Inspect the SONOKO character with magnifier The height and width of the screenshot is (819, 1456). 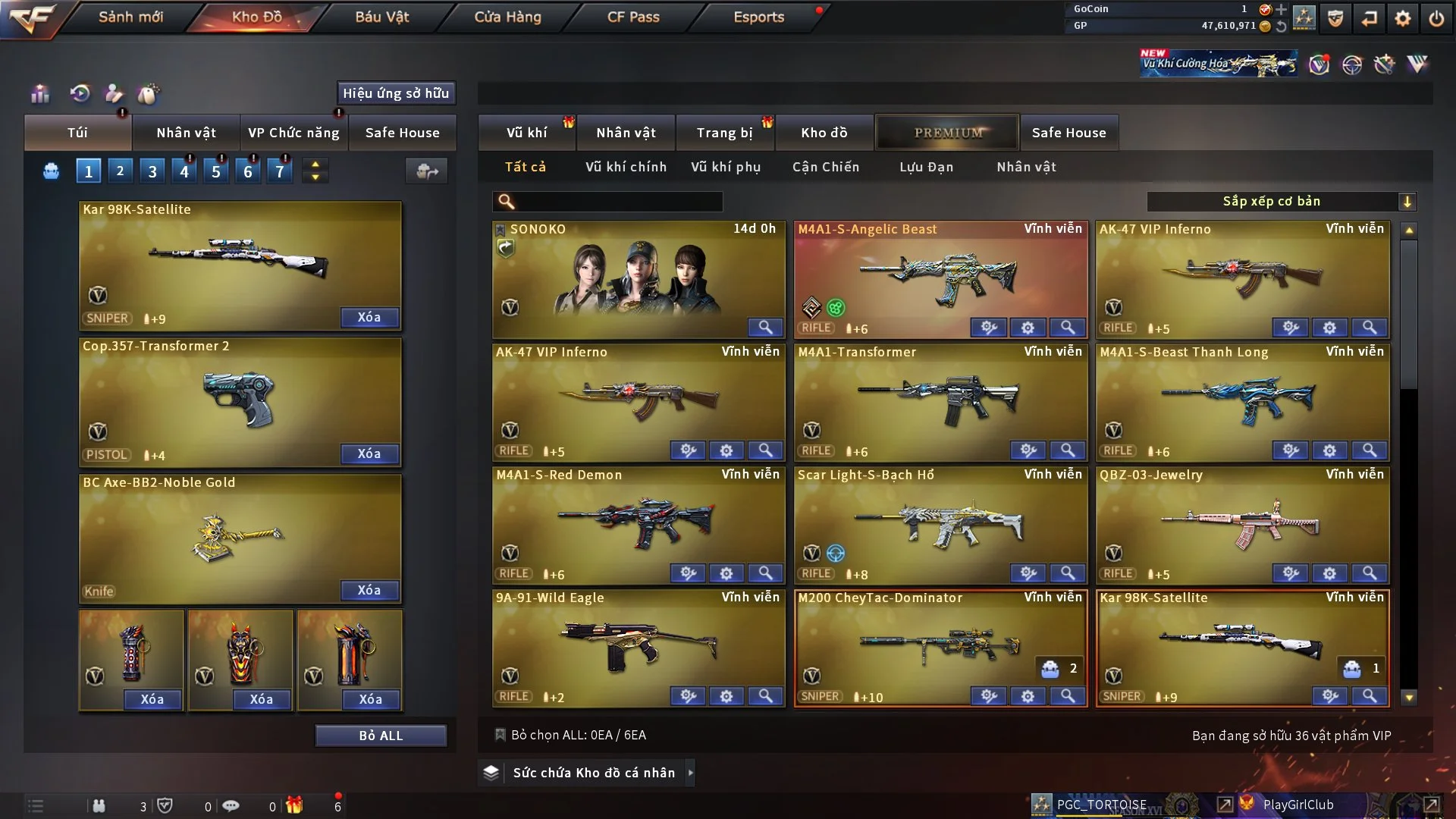[765, 328]
